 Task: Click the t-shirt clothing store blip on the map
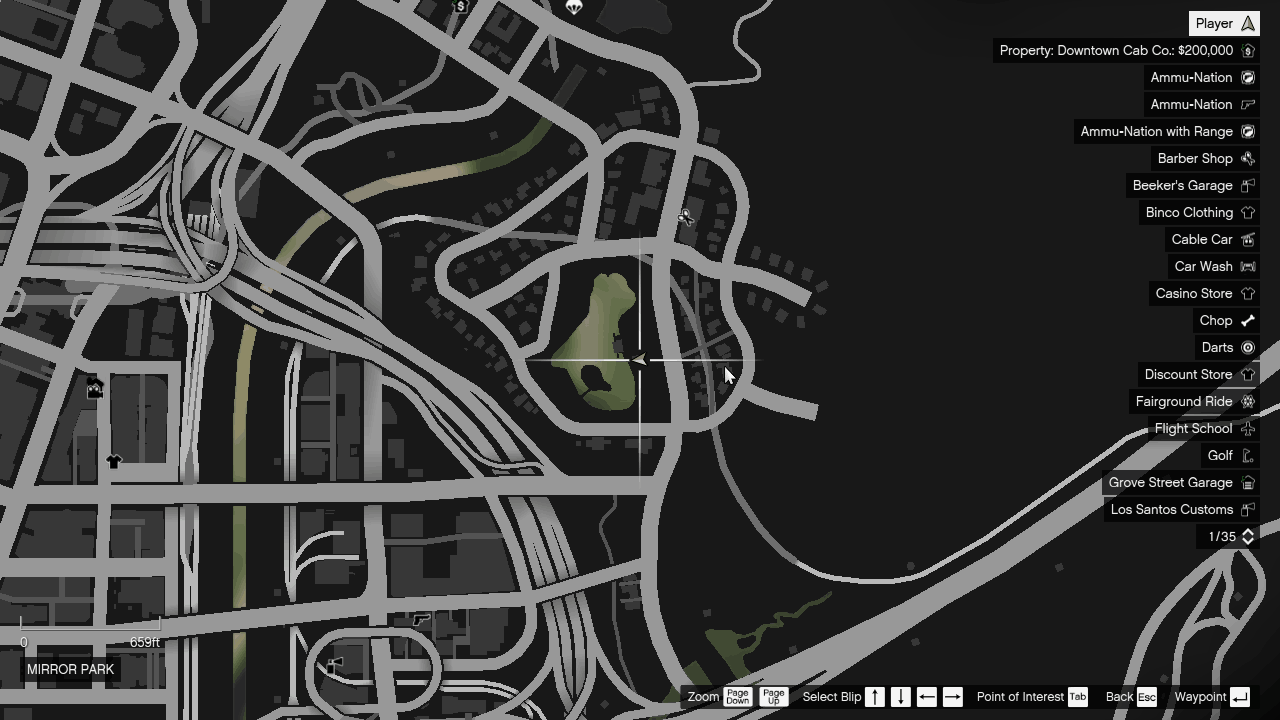click(114, 461)
